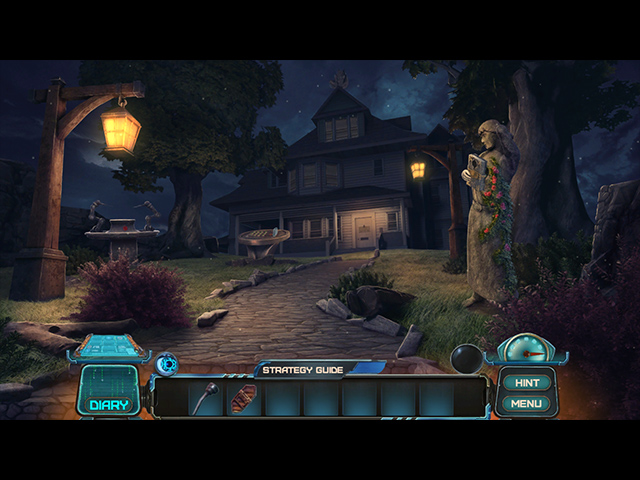Click the dark orb beside the inventory bar
640x480 pixels.
click(467, 358)
